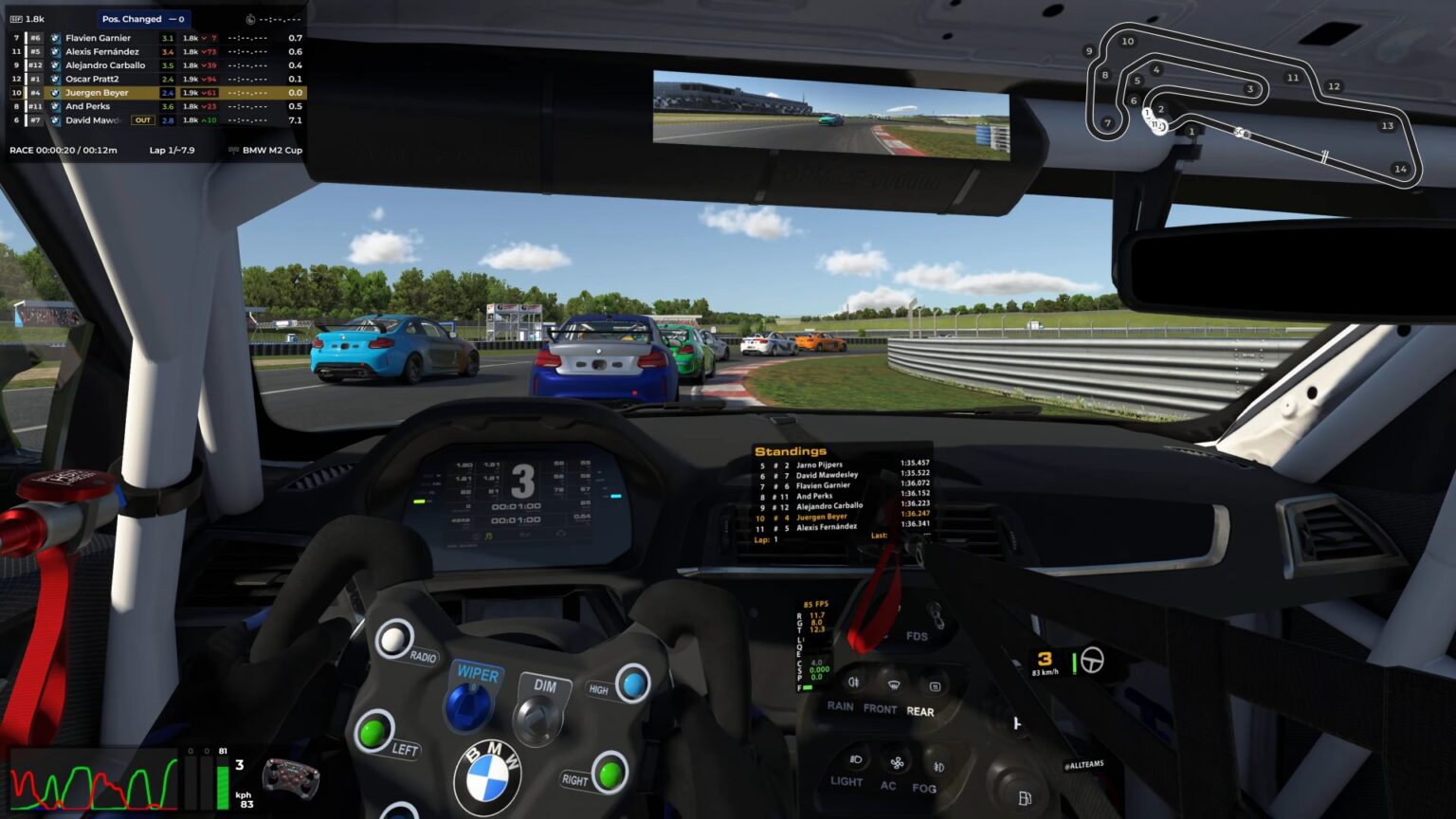Open the Pos. Changed widget dropdown
The width and height of the screenshot is (1456, 819).
click(142, 18)
